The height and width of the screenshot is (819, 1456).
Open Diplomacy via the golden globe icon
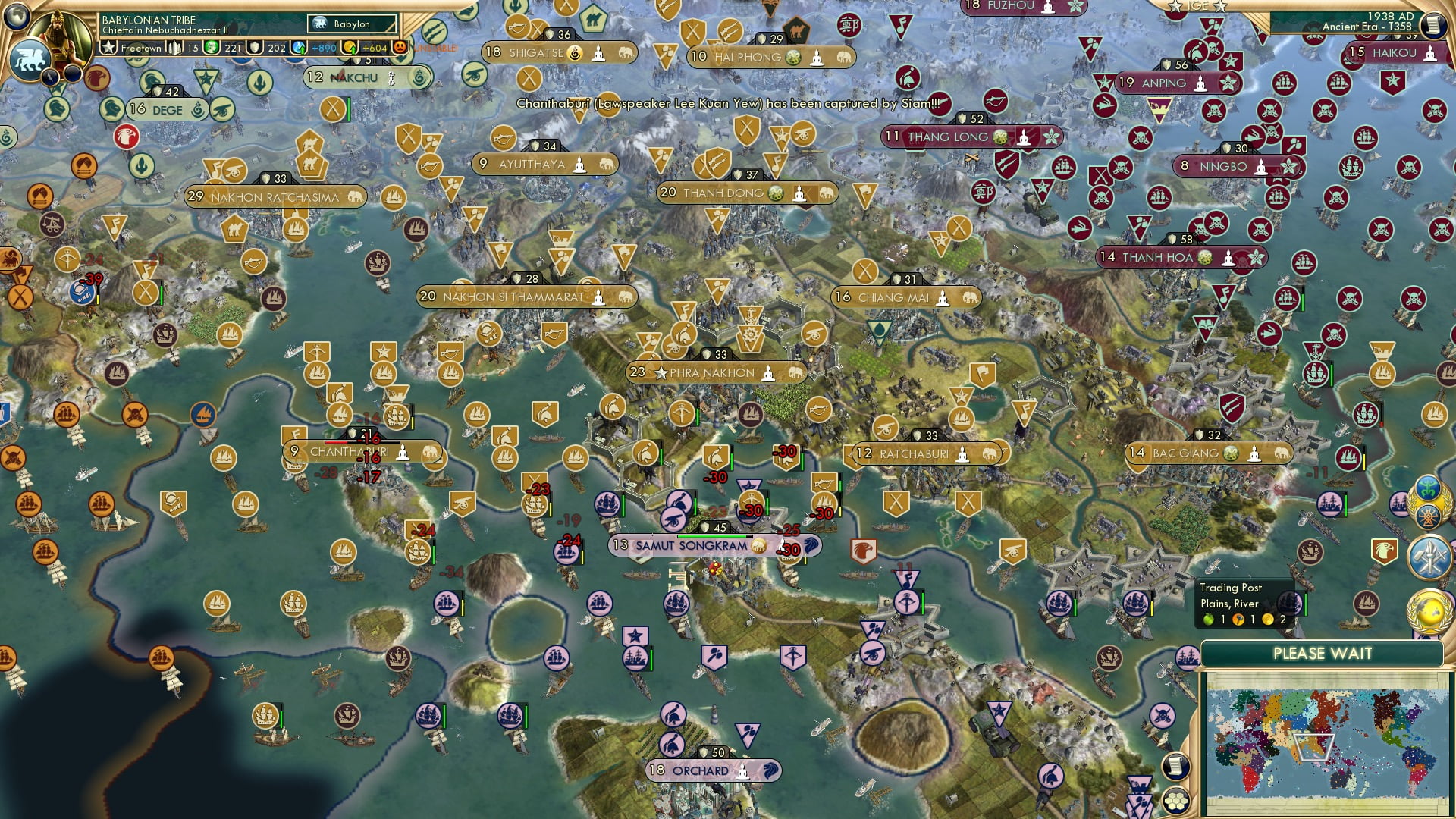[x=1429, y=610]
